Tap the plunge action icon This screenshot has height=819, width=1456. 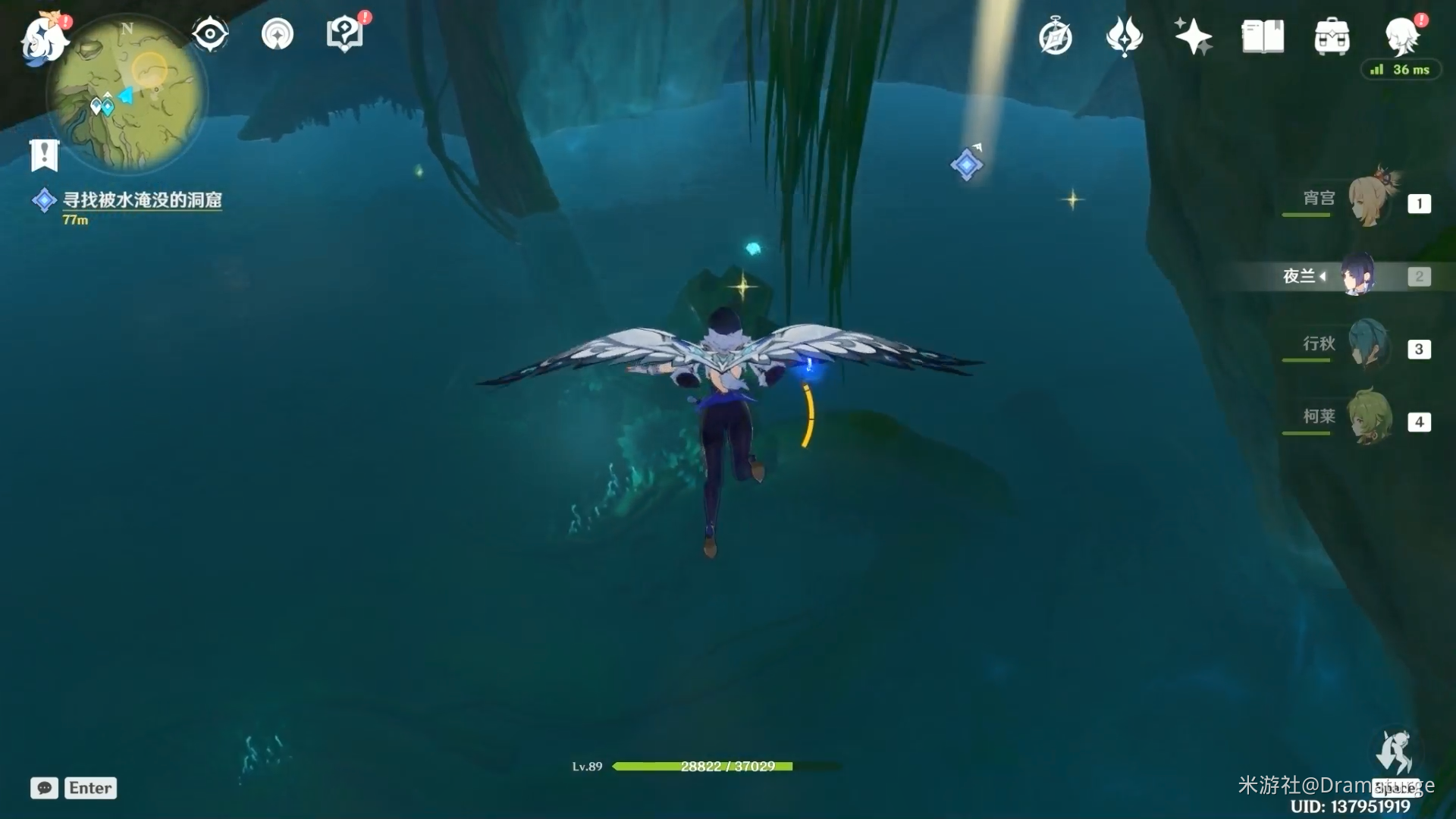[x=1394, y=754]
